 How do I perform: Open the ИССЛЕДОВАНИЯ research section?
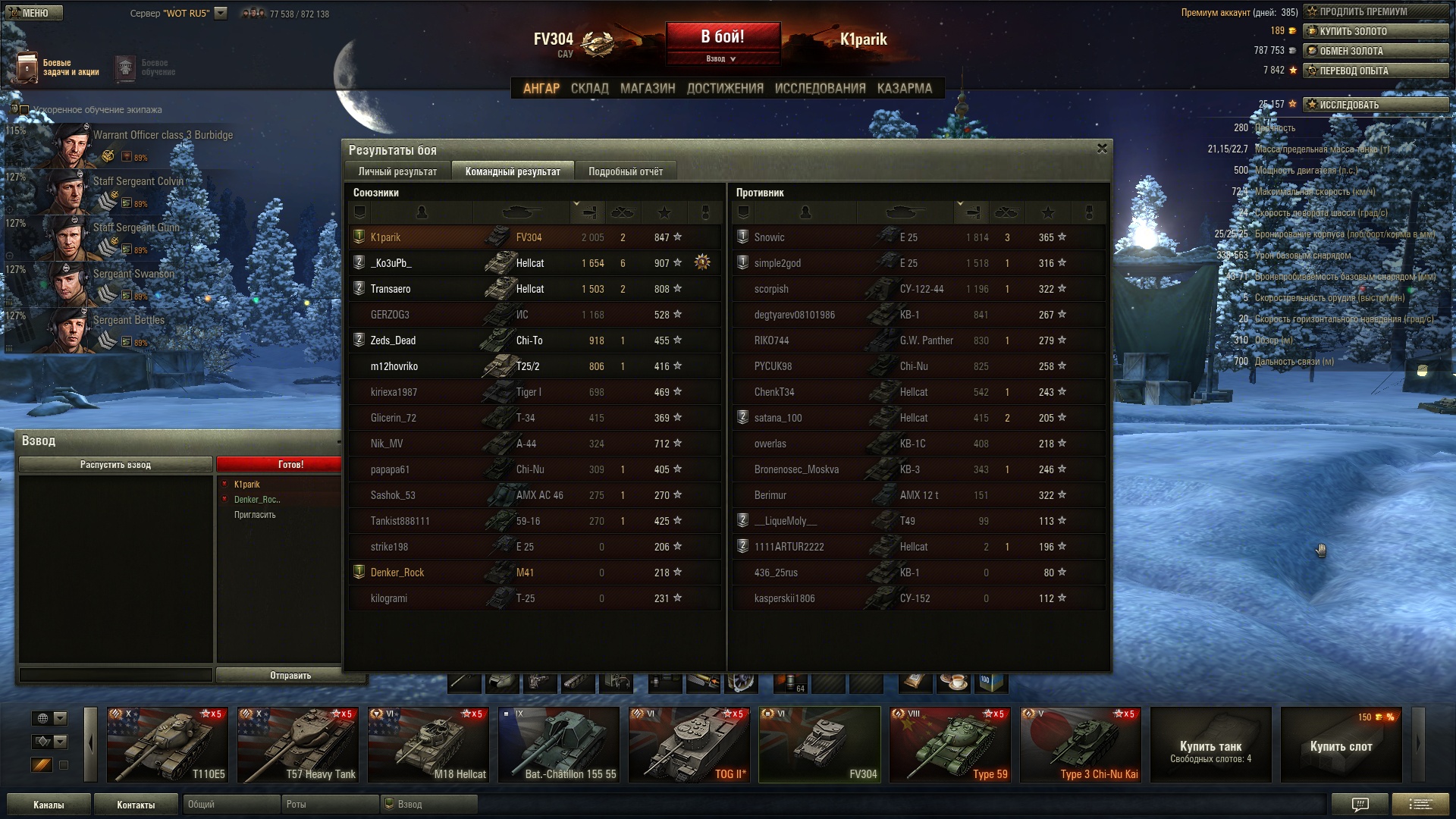pyautogui.click(x=820, y=88)
